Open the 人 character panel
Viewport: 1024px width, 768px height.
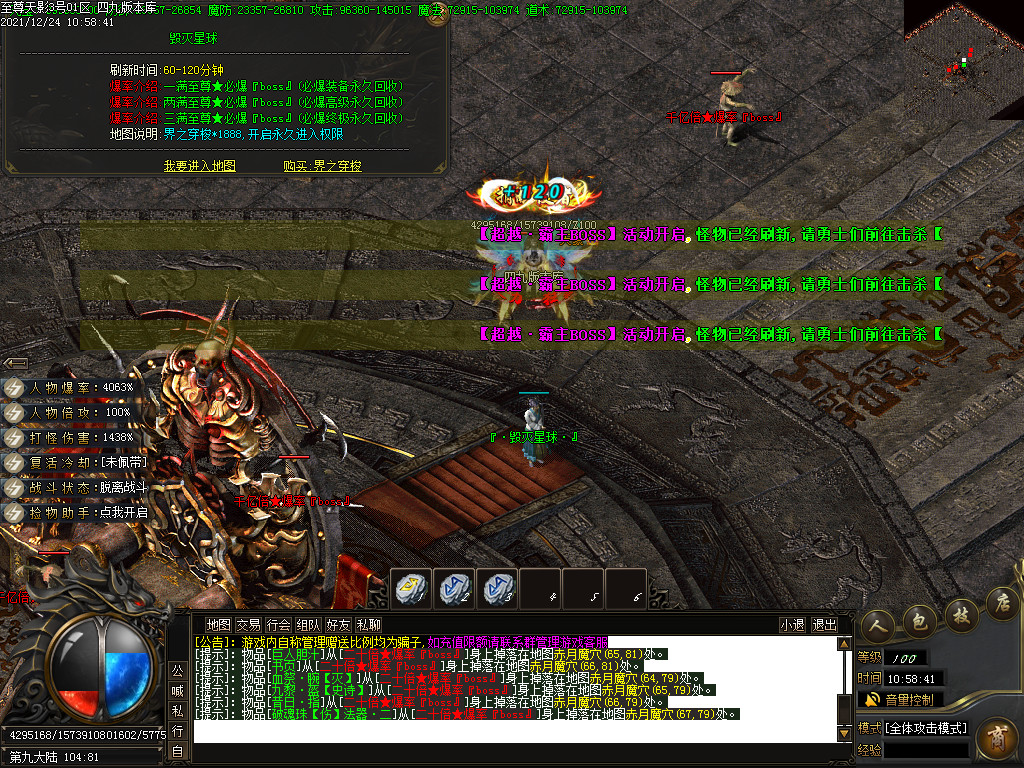pyautogui.click(x=878, y=622)
